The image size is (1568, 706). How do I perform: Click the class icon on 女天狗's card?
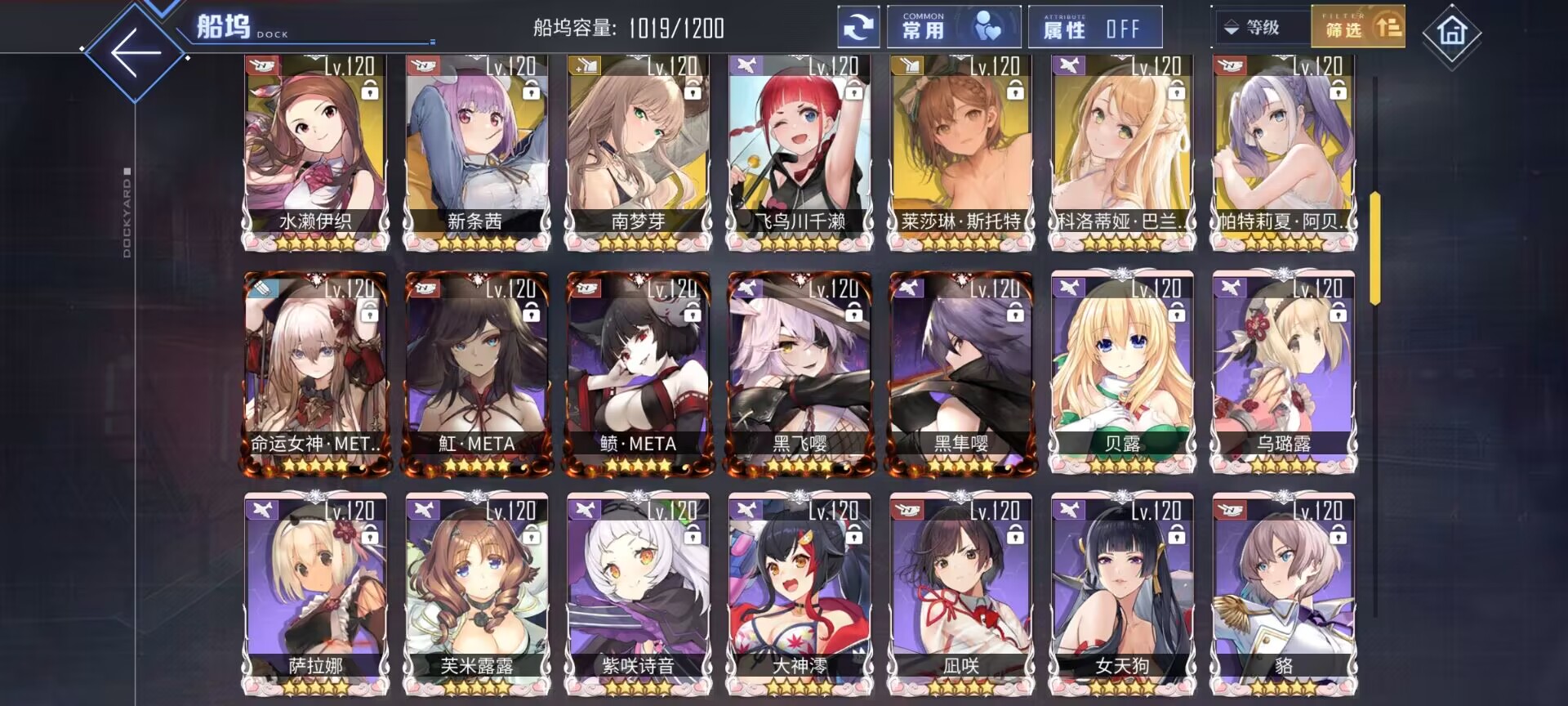1068,509
